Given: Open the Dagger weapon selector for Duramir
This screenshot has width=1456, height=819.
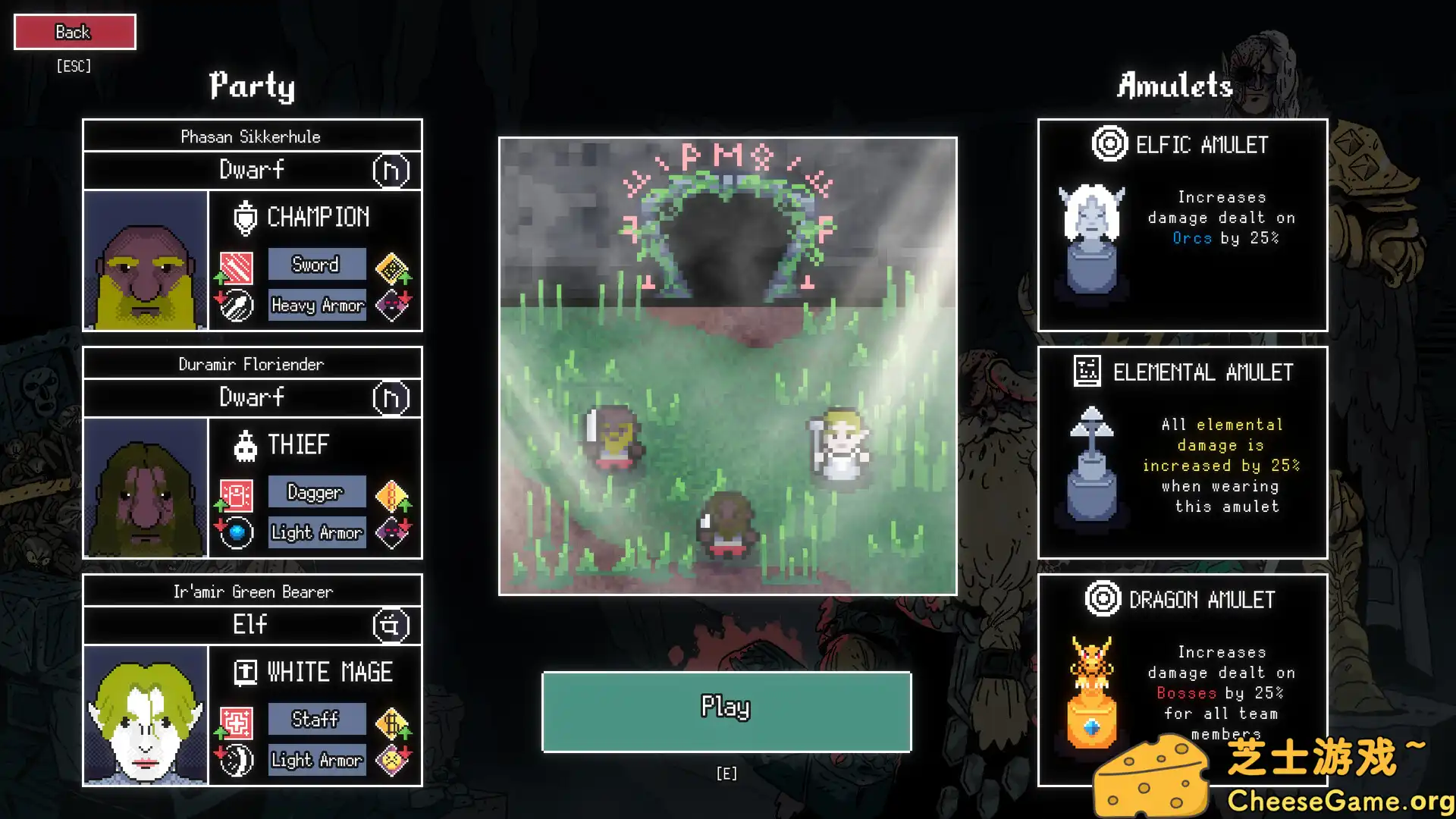Looking at the screenshot, I should 316,491.
